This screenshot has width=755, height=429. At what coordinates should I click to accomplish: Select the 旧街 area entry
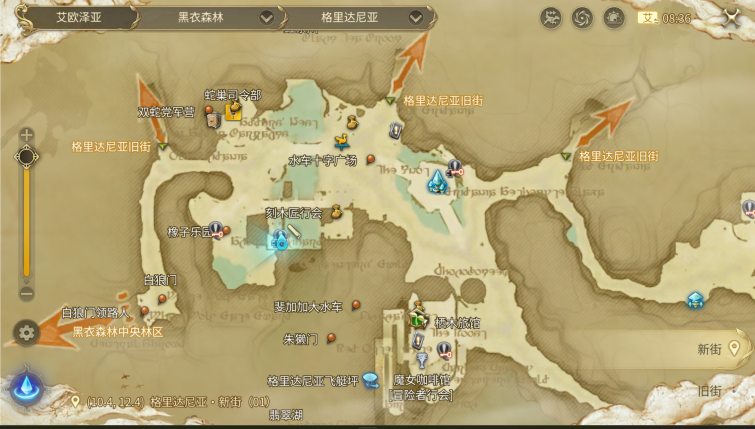click(x=709, y=391)
